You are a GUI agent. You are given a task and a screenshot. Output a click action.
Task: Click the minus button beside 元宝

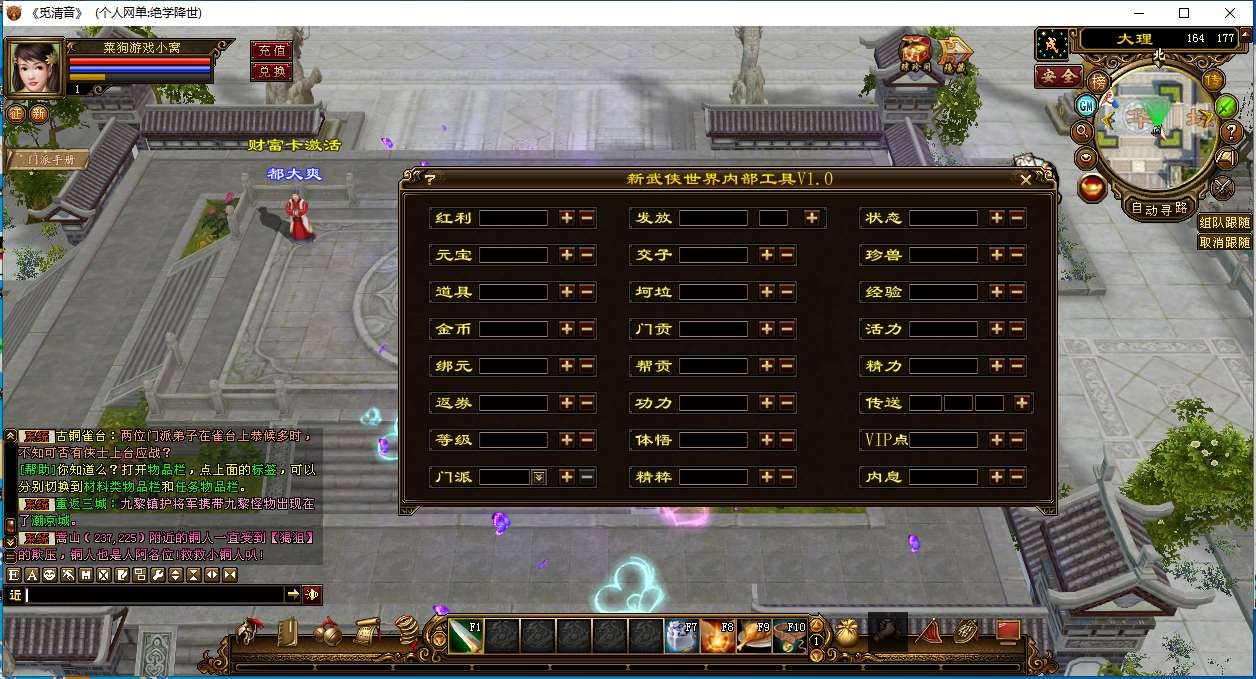(x=587, y=255)
